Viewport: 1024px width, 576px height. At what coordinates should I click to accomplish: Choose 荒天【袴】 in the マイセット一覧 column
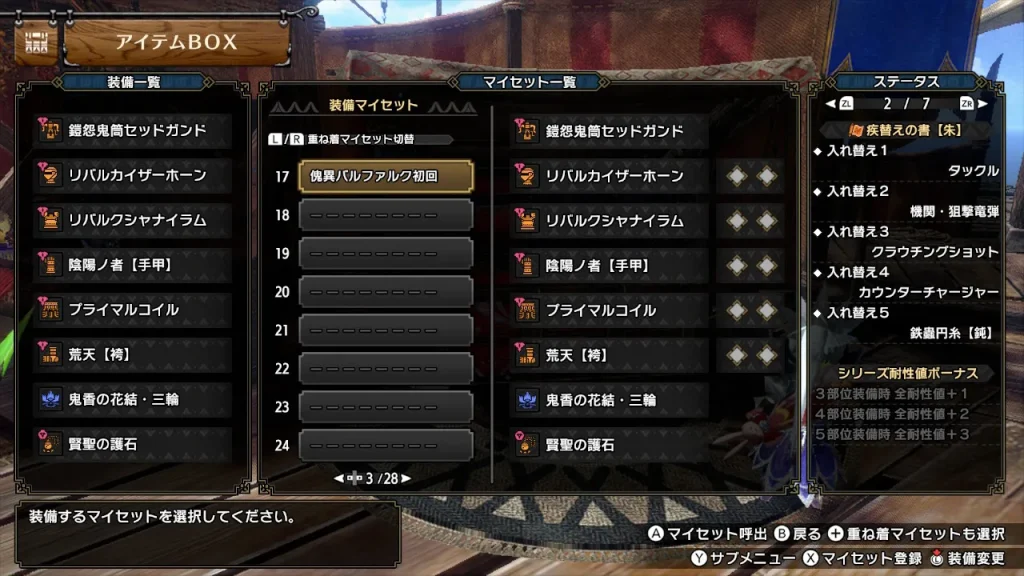point(612,355)
